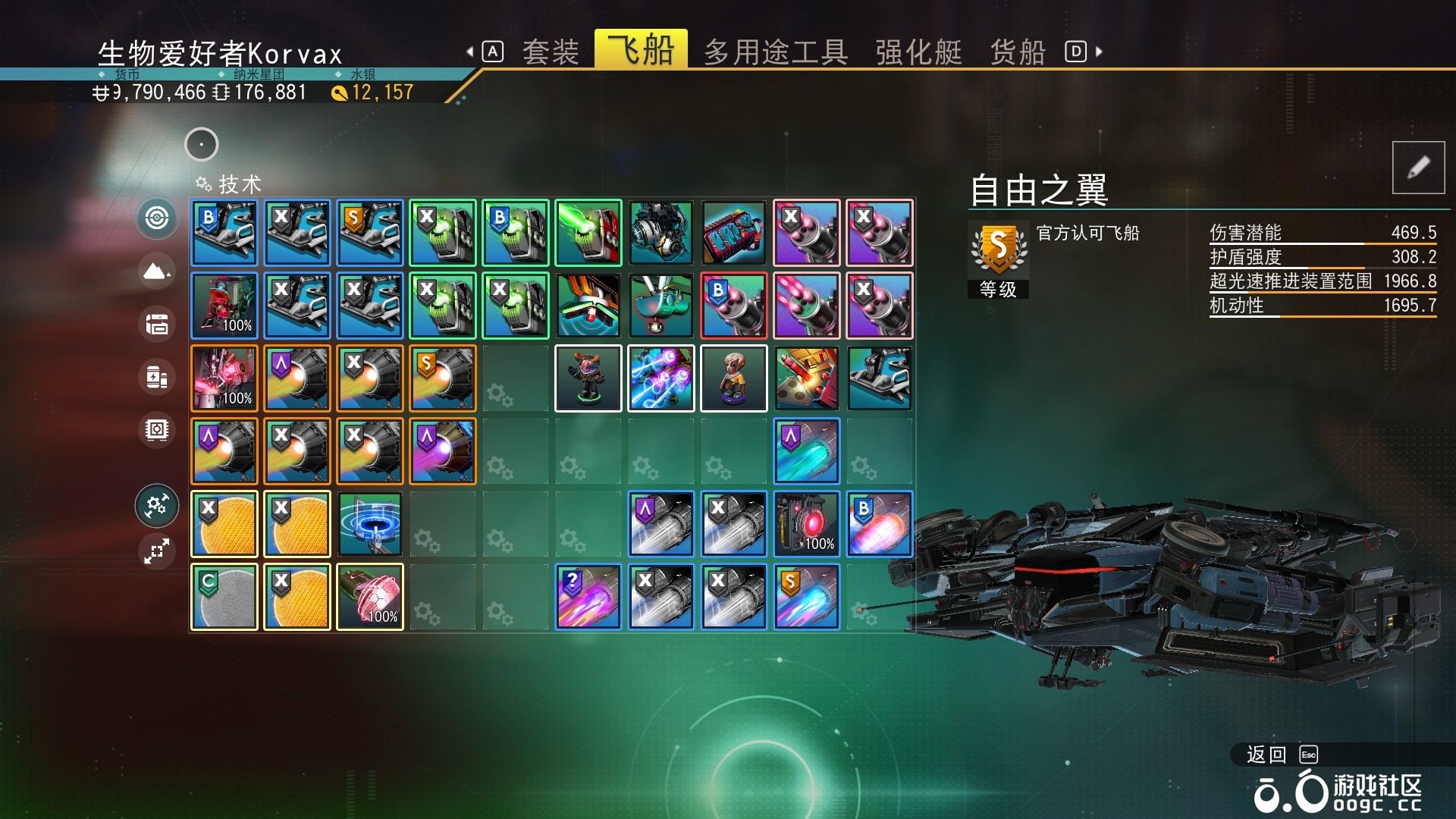Select the 多用途工具 tab
The width and height of the screenshot is (1456, 819).
click(777, 52)
